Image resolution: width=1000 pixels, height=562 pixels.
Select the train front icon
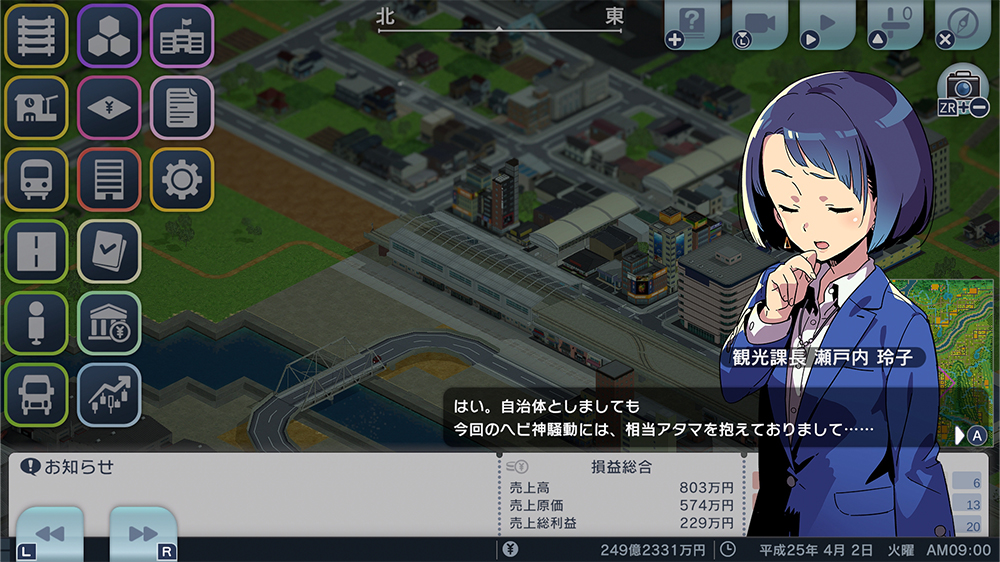[x=36, y=180]
